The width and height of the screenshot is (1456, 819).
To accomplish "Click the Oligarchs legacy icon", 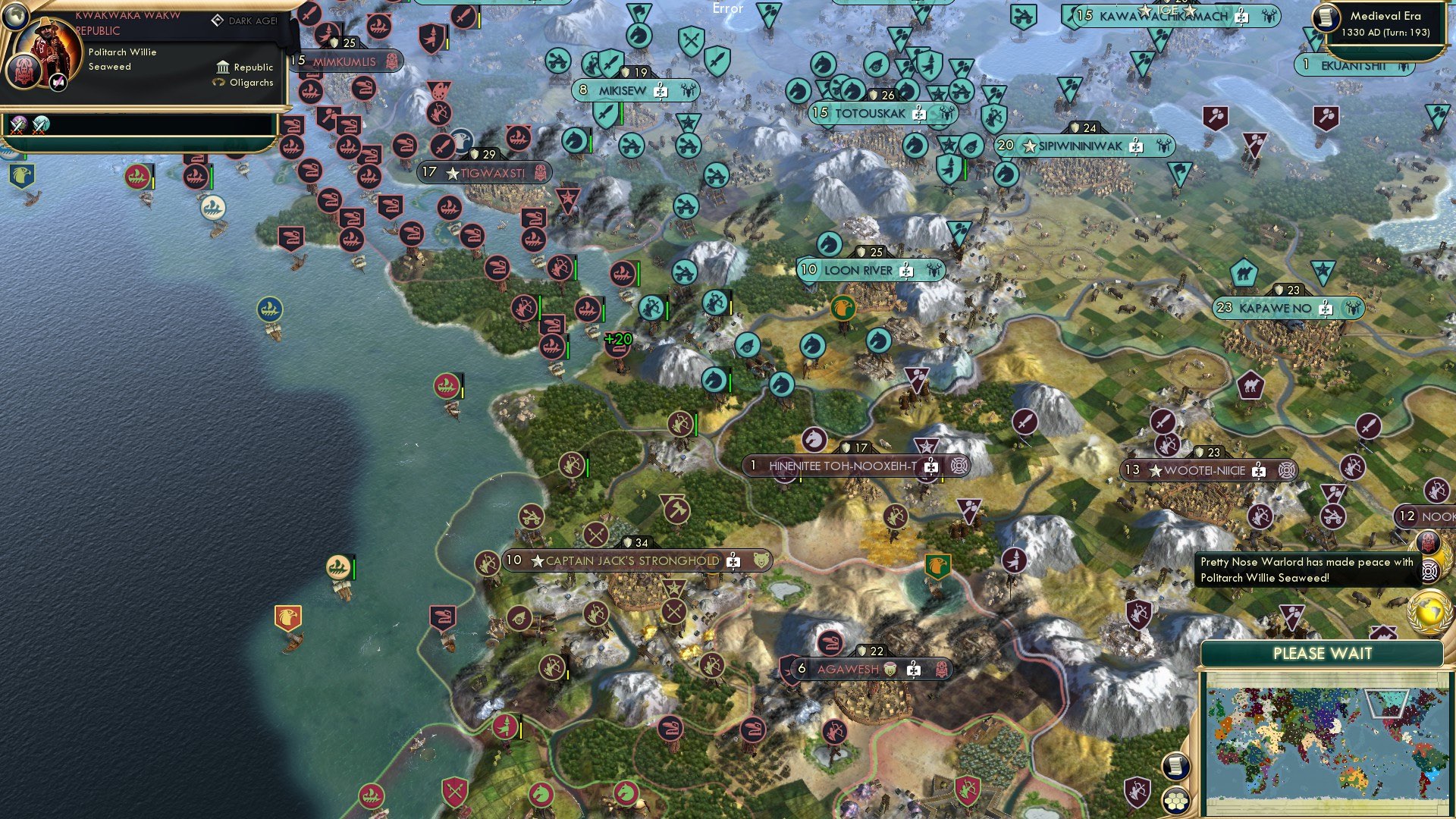I will click(x=218, y=83).
